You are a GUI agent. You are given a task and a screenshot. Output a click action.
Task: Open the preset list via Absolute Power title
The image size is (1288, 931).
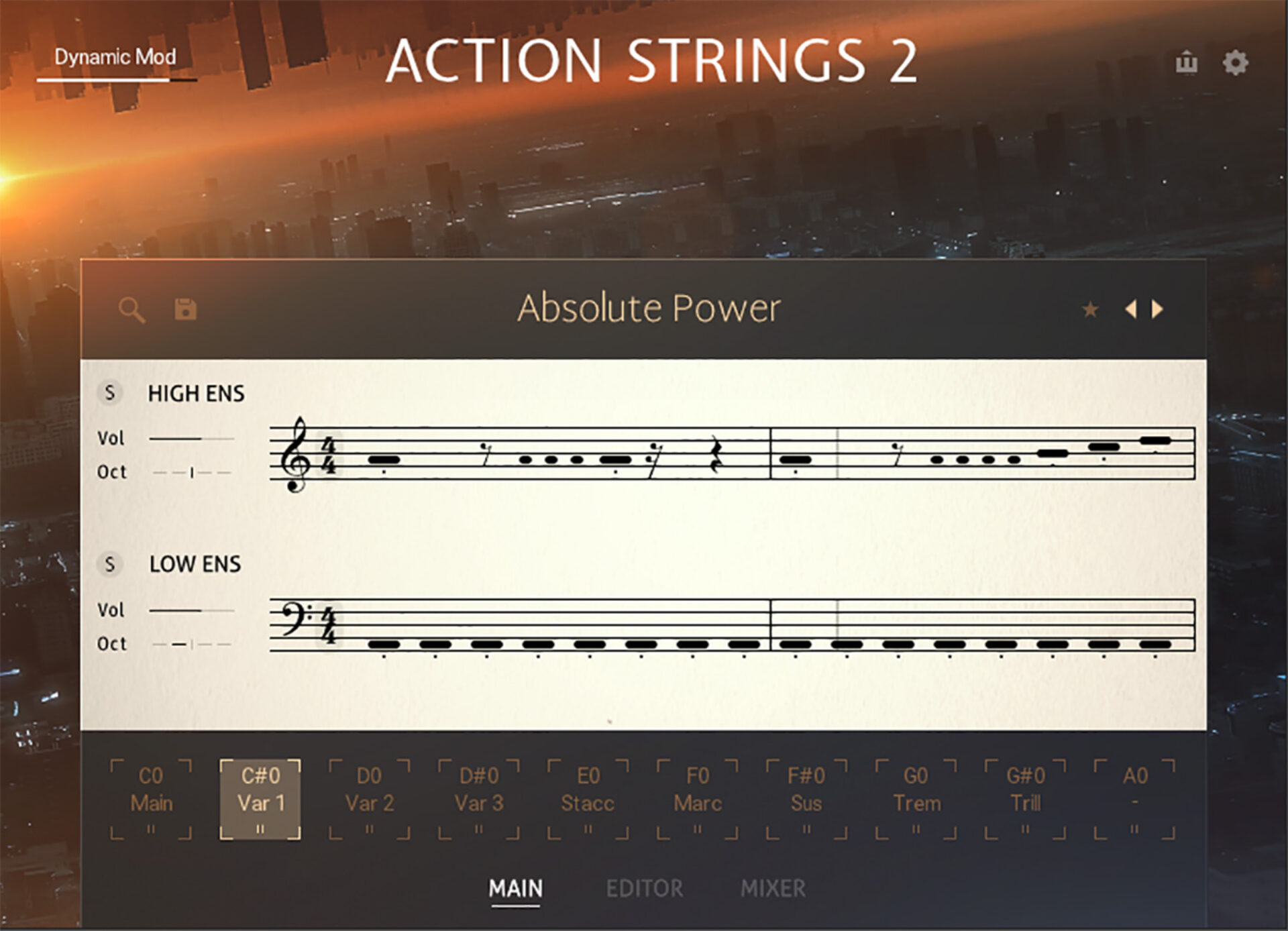(649, 308)
